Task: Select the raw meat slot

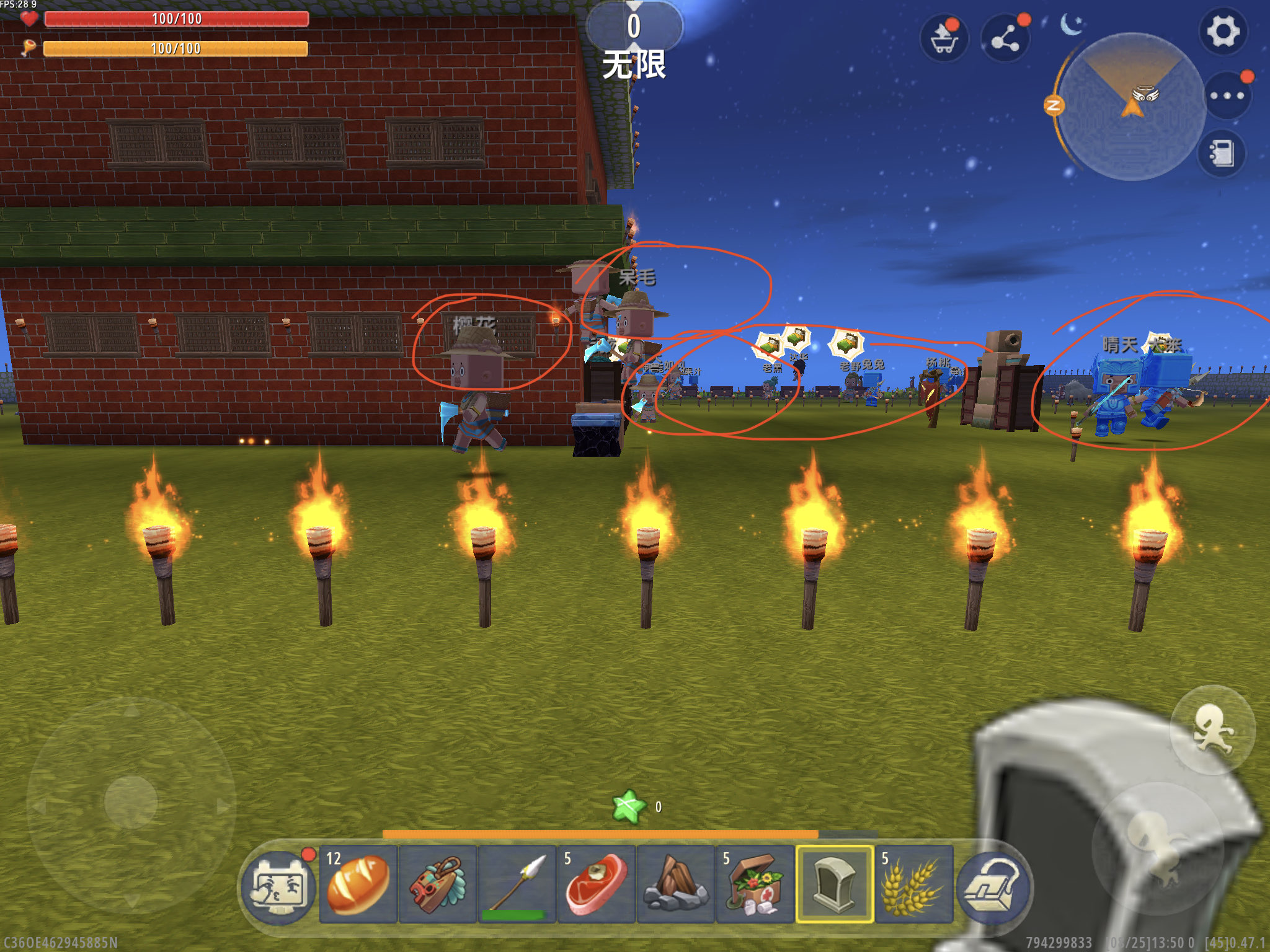Action: (597, 884)
